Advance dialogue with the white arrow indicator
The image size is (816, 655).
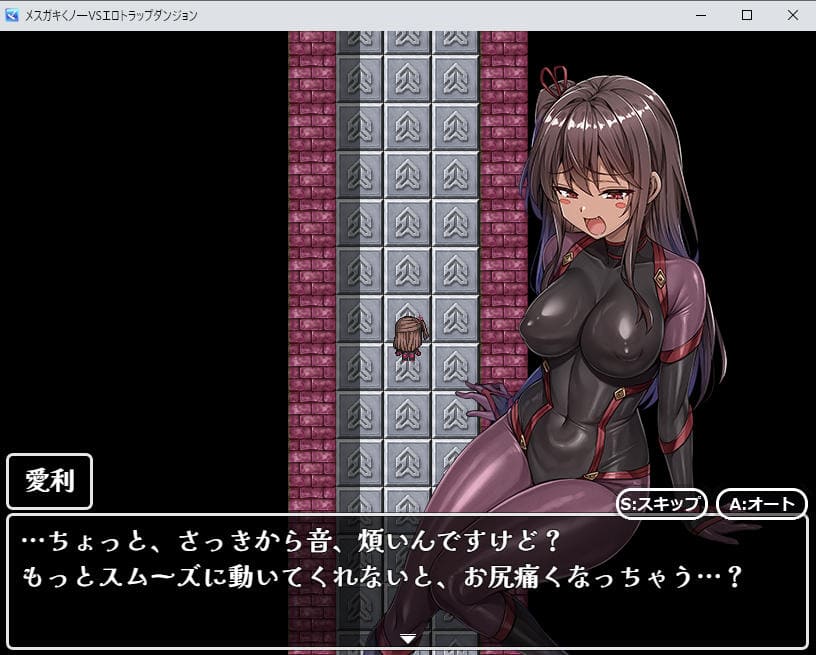click(407, 637)
